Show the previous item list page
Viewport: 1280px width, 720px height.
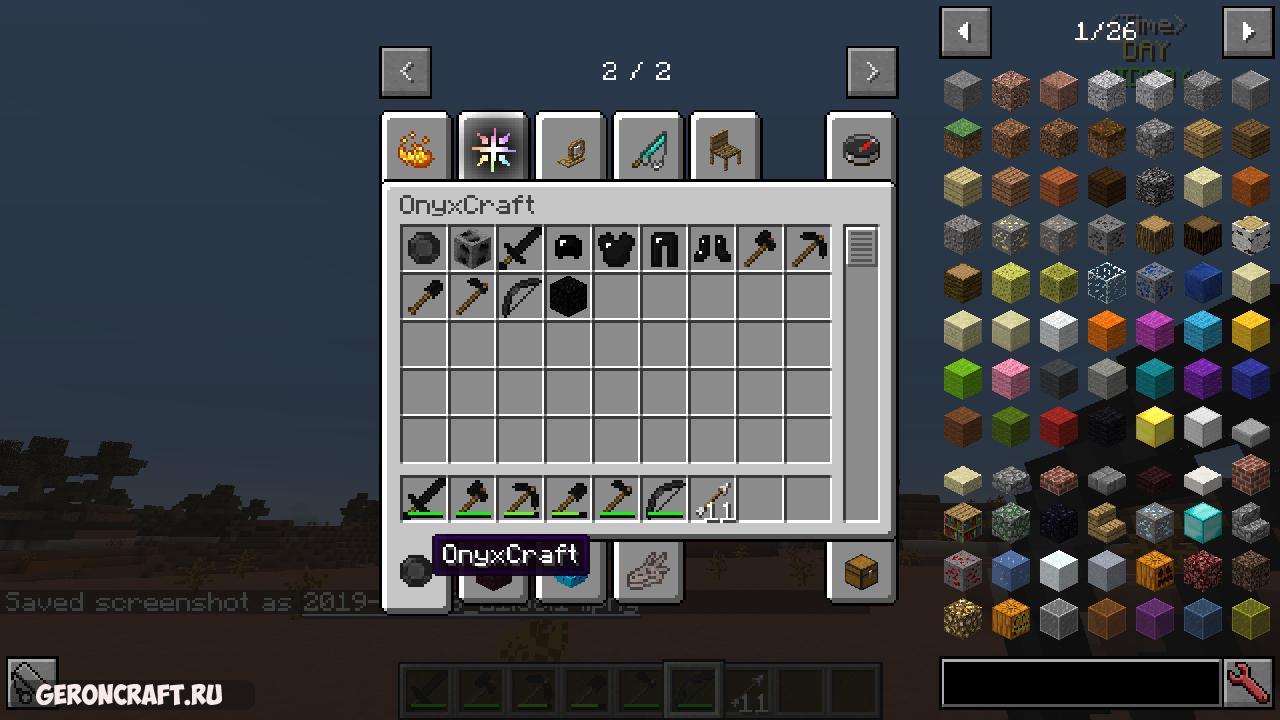[x=965, y=32]
